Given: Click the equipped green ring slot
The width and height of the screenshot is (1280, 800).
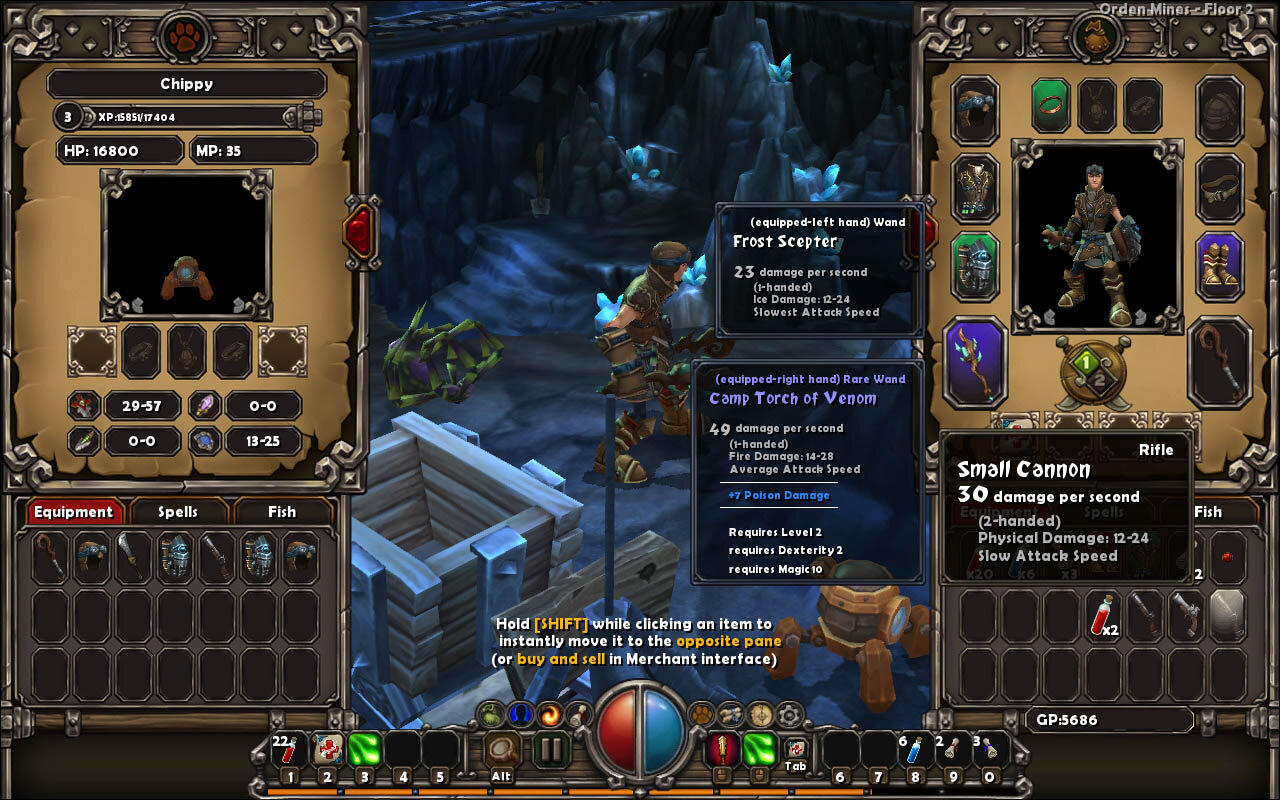Looking at the screenshot, I should [1051, 103].
